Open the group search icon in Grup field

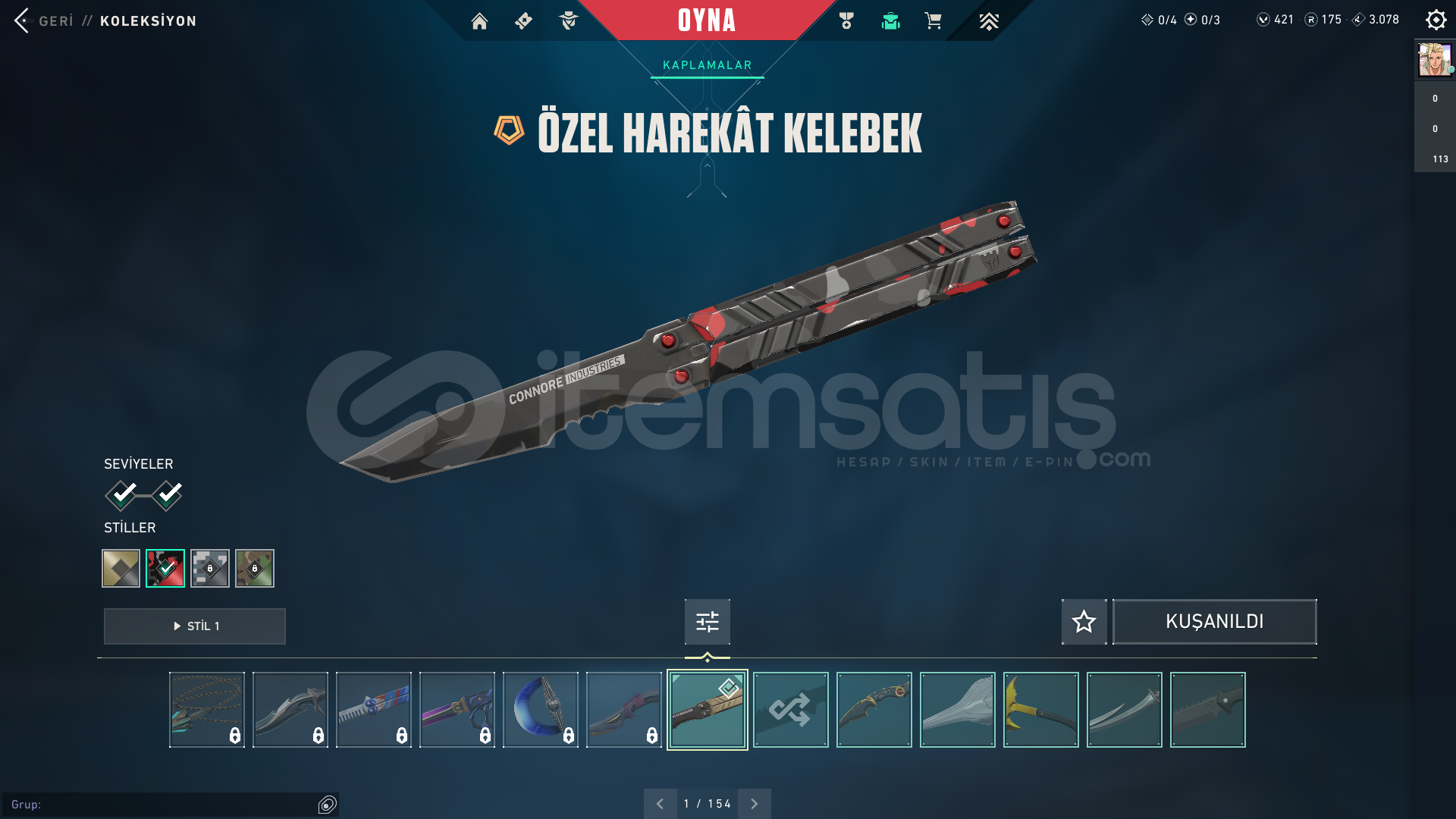328,803
